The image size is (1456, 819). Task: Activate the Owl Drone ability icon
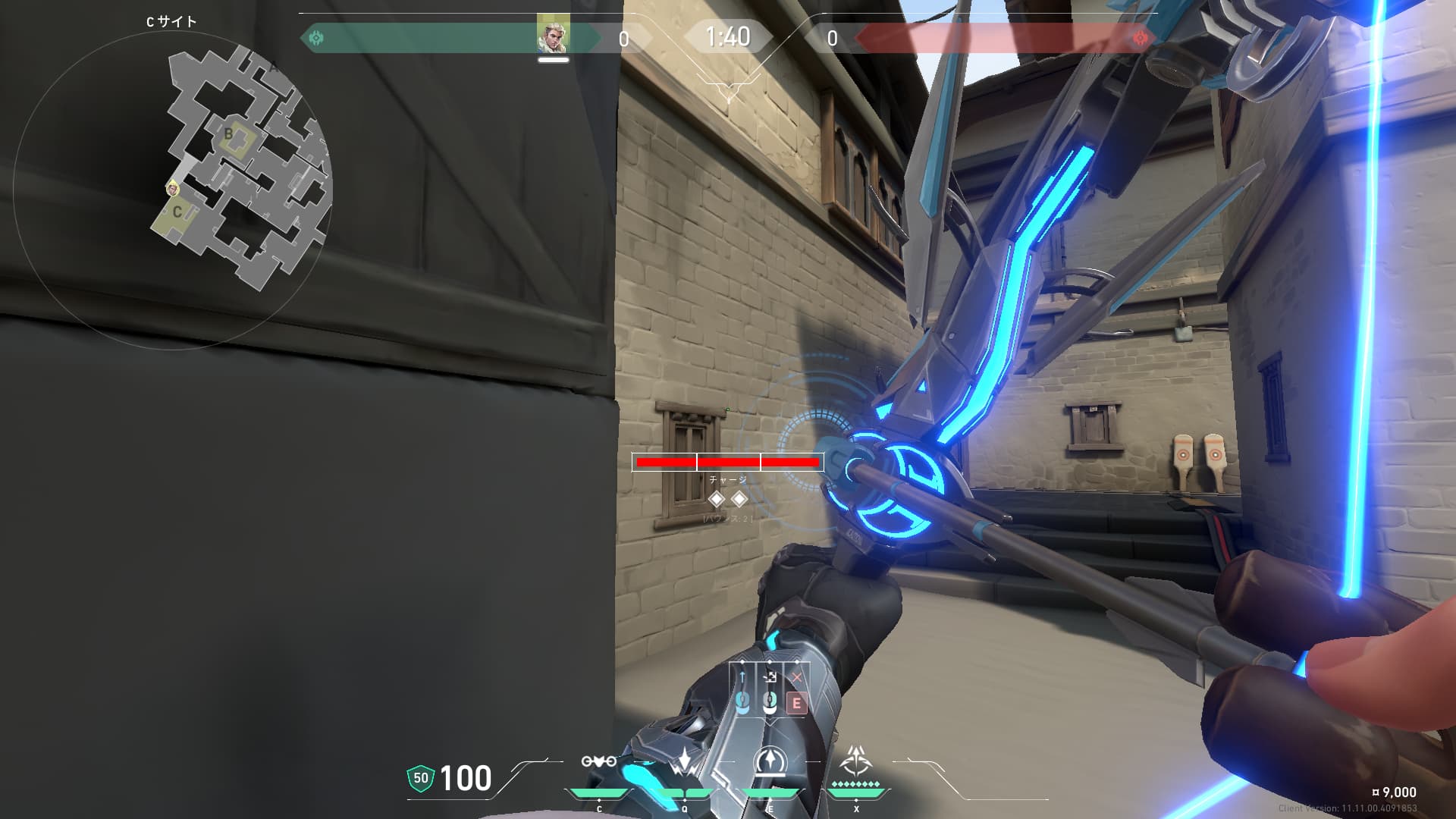(x=598, y=761)
